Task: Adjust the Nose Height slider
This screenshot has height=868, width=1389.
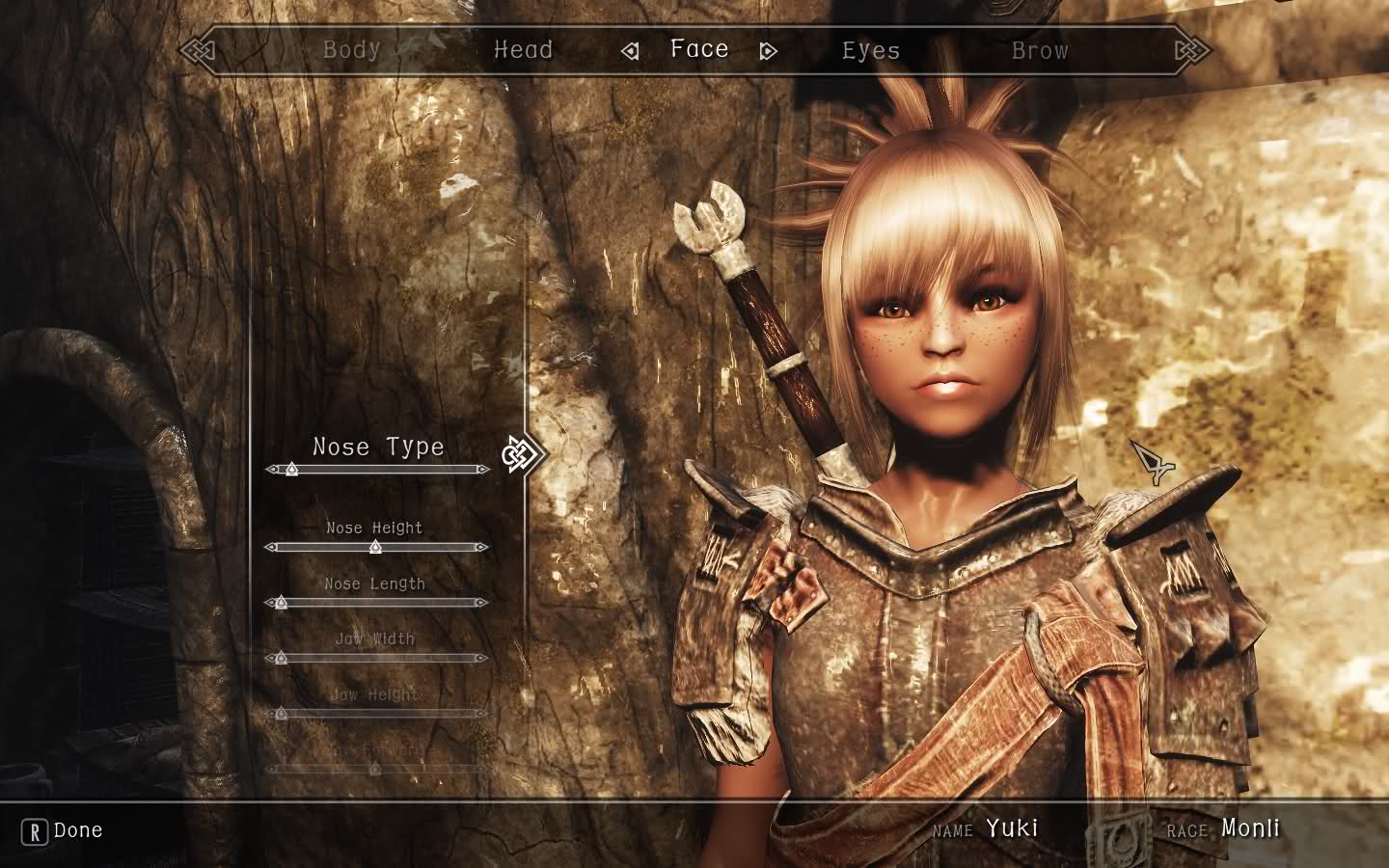Action: (375, 547)
